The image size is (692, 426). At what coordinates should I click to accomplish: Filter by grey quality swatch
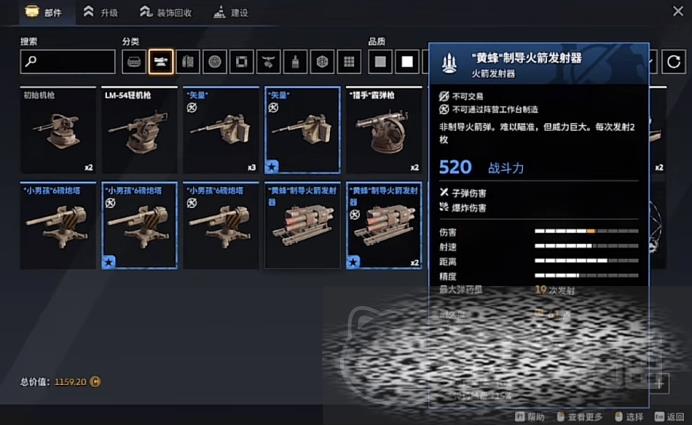coord(380,62)
